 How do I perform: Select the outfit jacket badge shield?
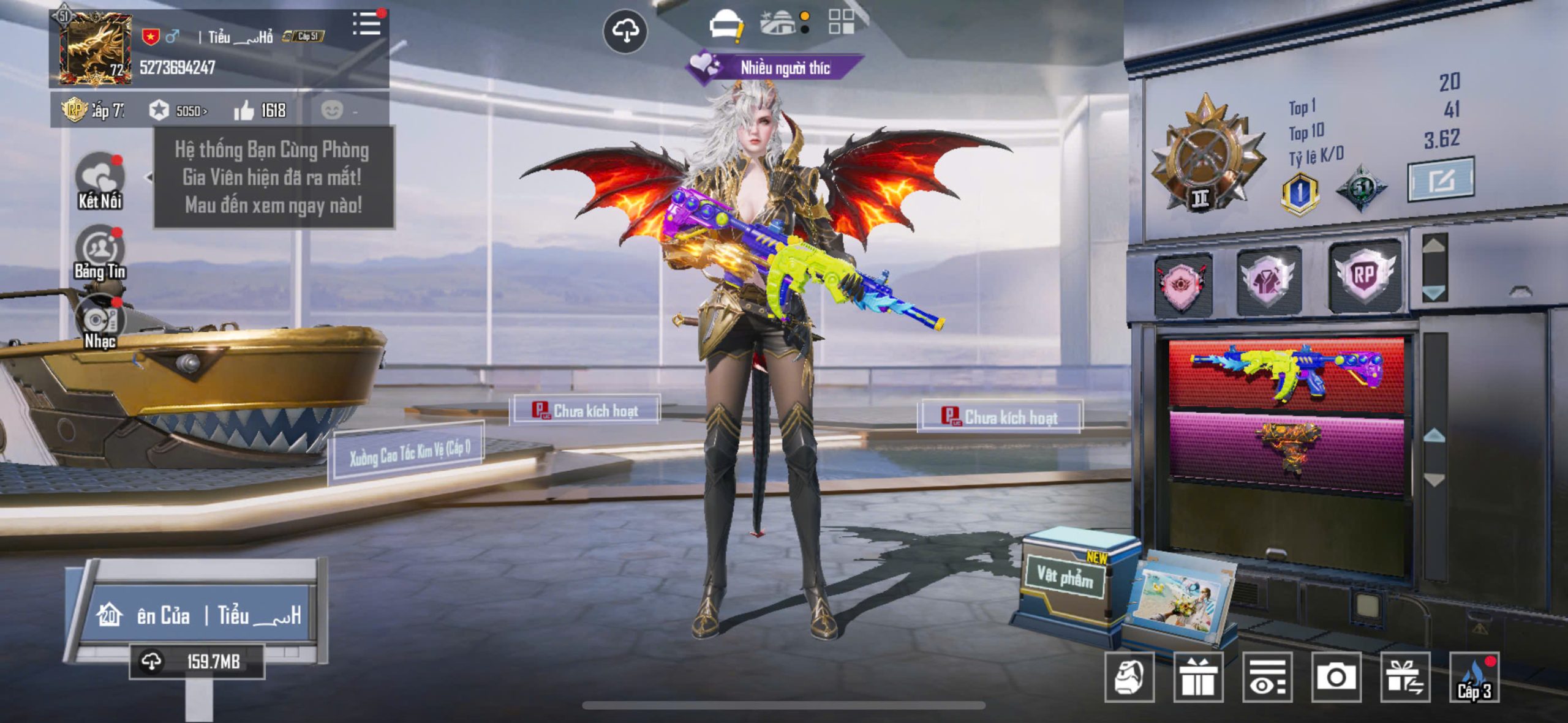click(1268, 281)
